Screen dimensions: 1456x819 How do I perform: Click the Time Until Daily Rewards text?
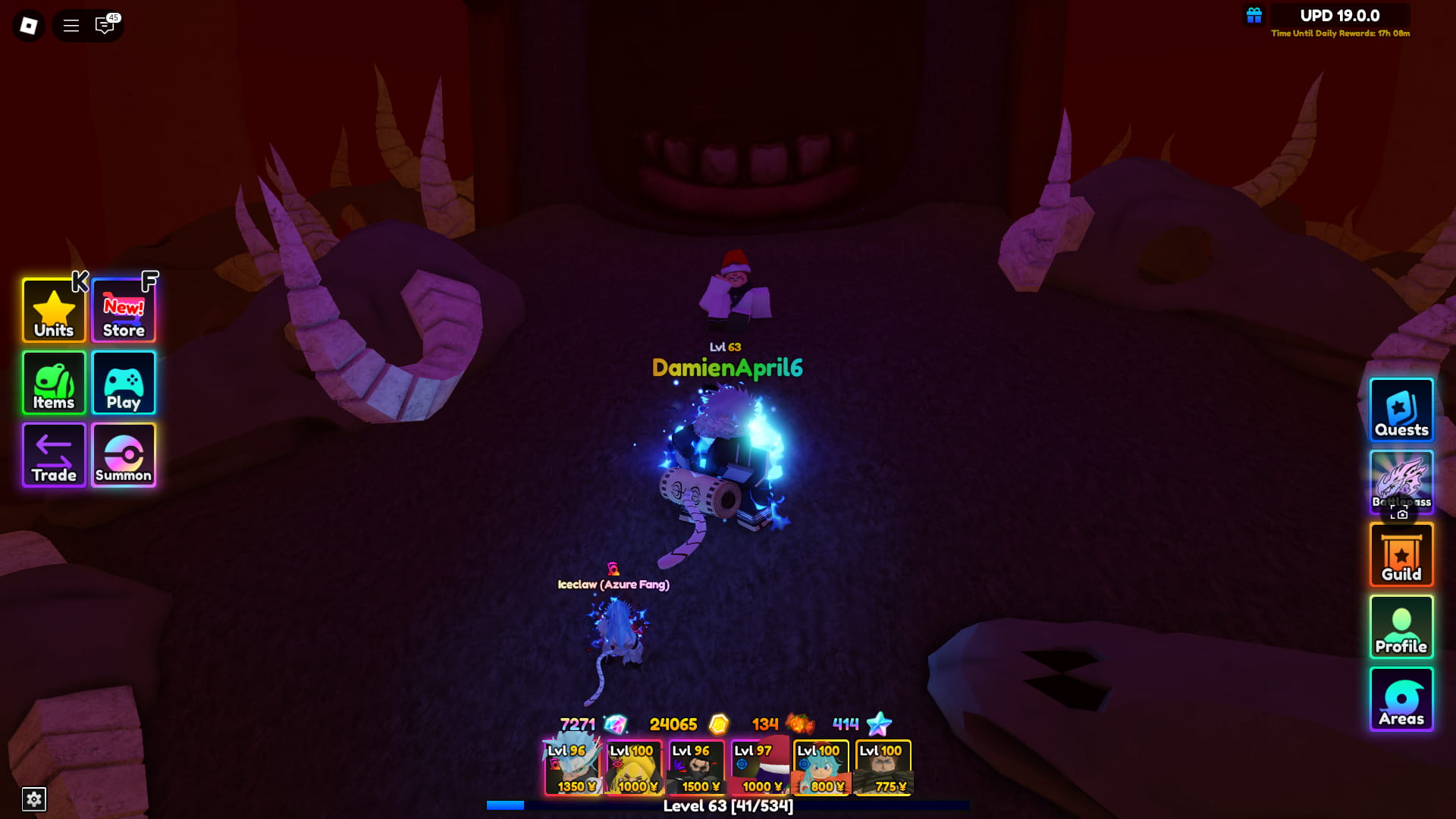[1339, 33]
